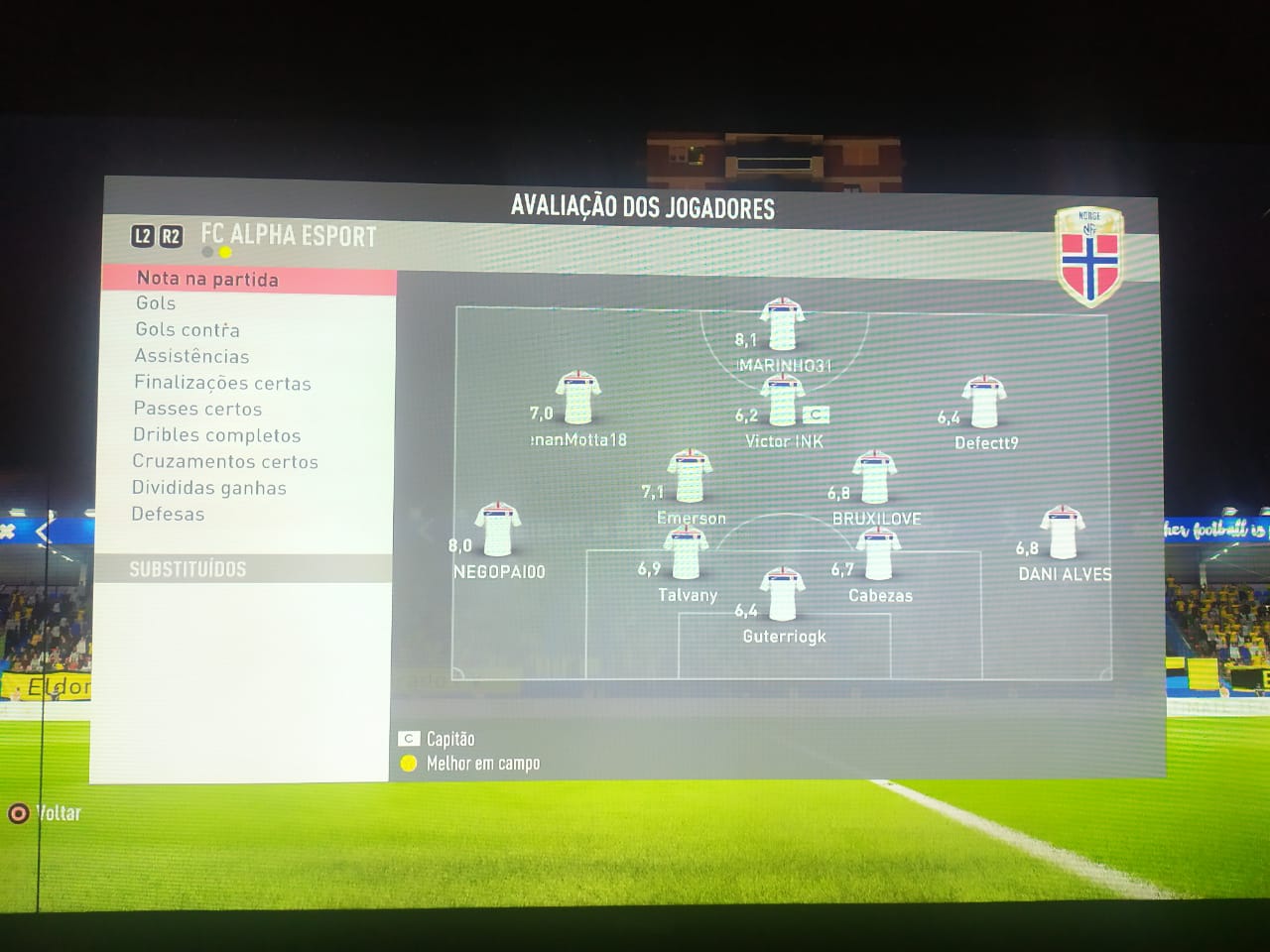The image size is (1270, 952).
Task: Select midfielder Emerson on the lineup
Action: click(690, 476)
